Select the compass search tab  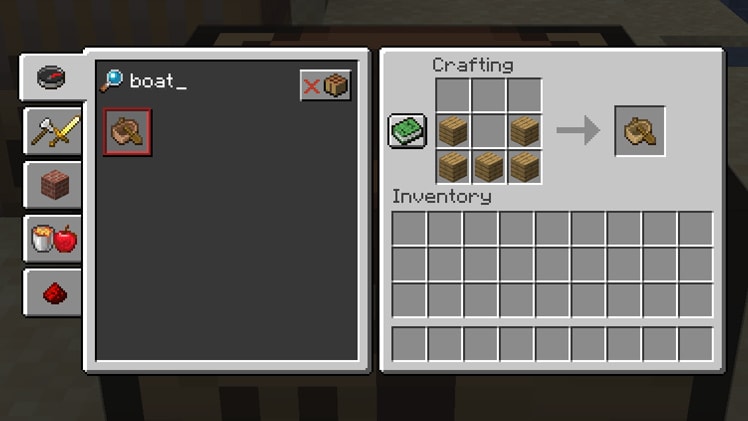[51, 77]
